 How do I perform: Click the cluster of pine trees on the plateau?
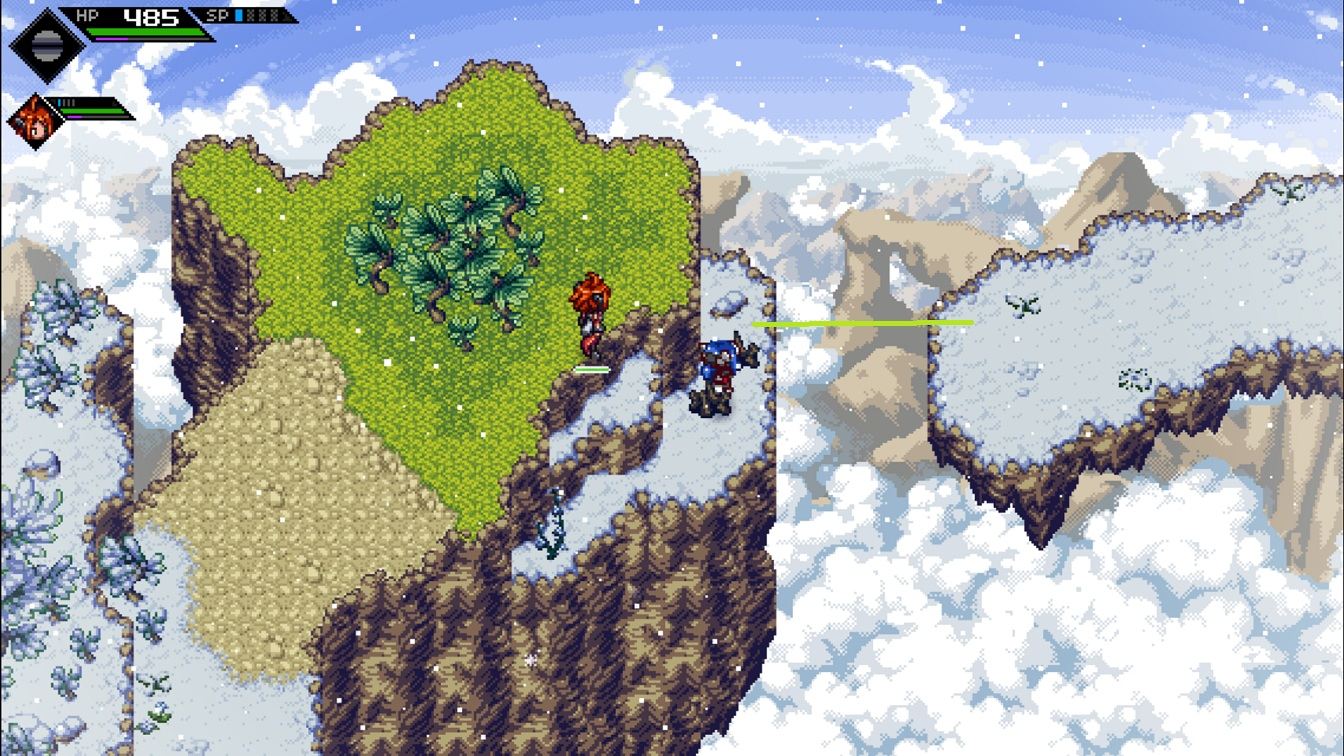point(450,250)
